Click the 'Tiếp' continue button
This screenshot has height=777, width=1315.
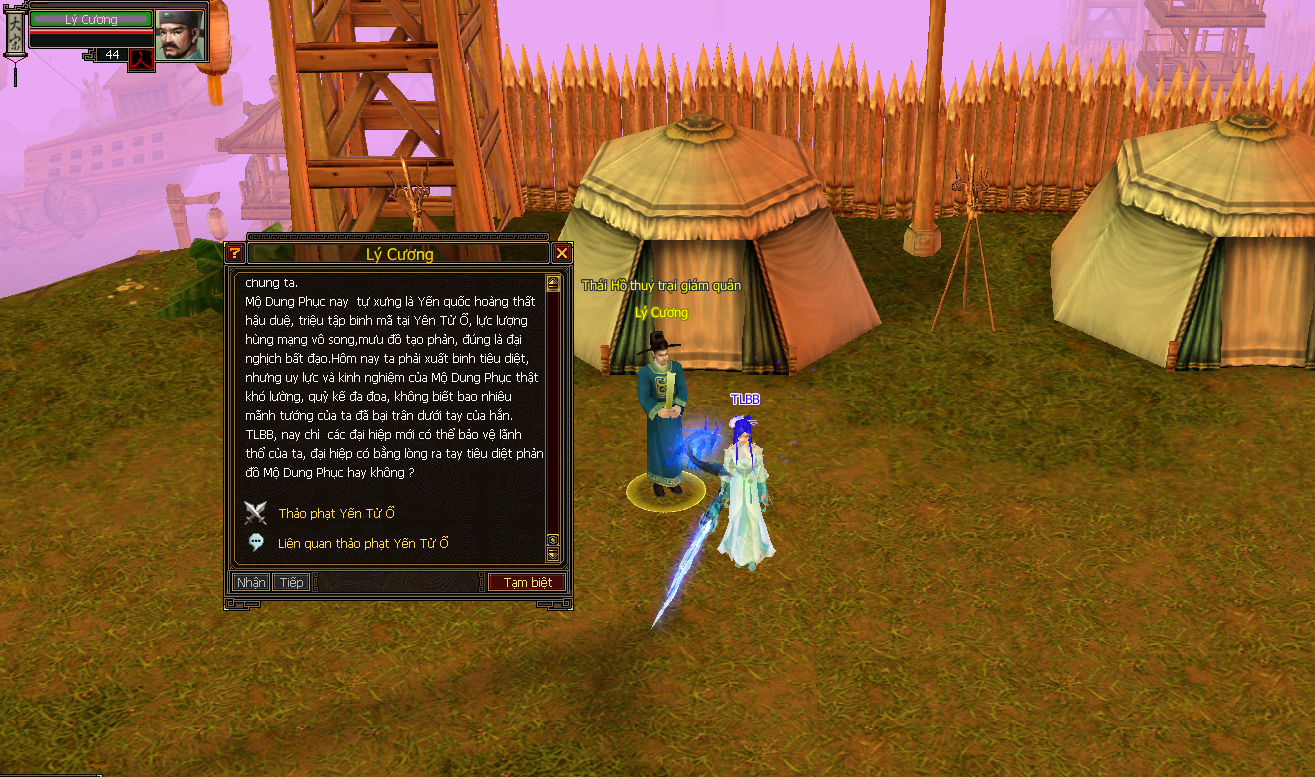291,582
